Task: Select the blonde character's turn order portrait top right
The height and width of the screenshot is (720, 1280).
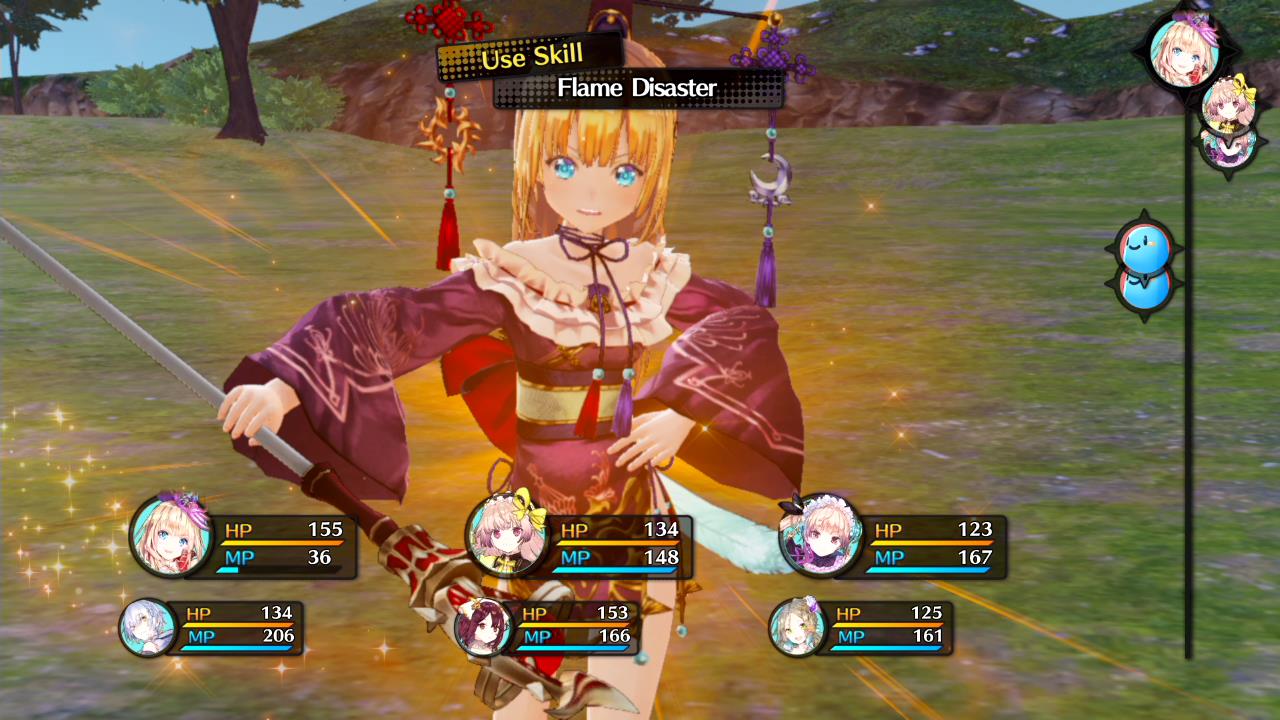Action: coord(1185,55)
